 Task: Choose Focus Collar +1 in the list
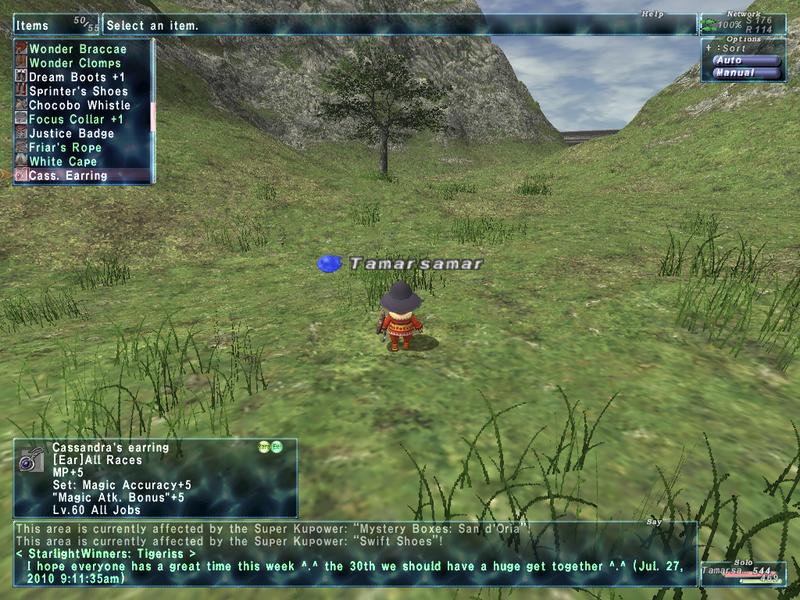coord(76,119)
